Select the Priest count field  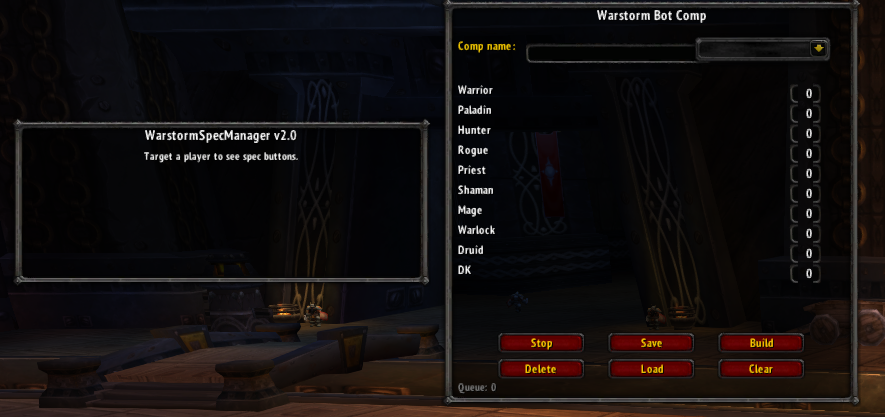[x=807, y=174]
